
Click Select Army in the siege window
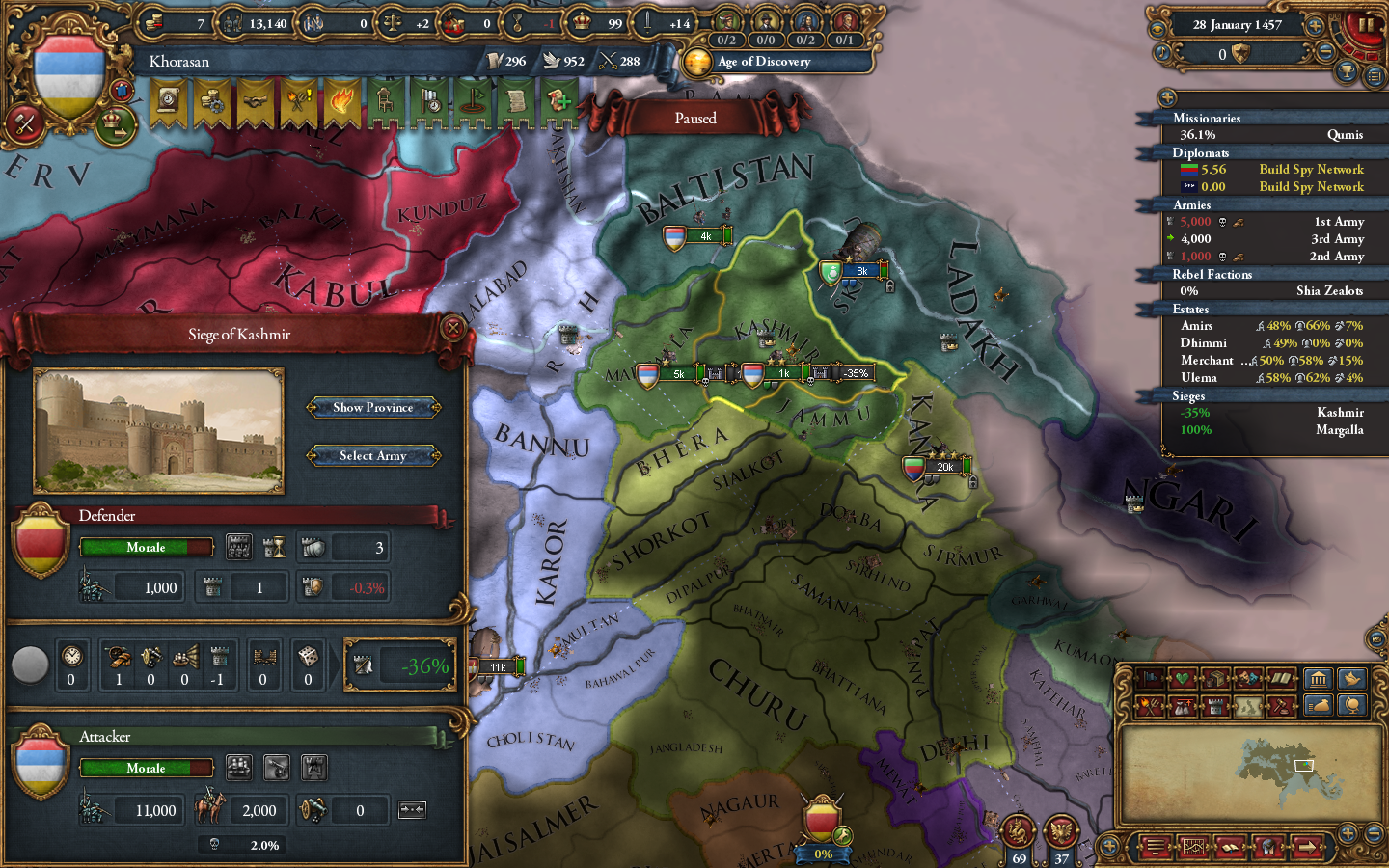click(373, 455)
